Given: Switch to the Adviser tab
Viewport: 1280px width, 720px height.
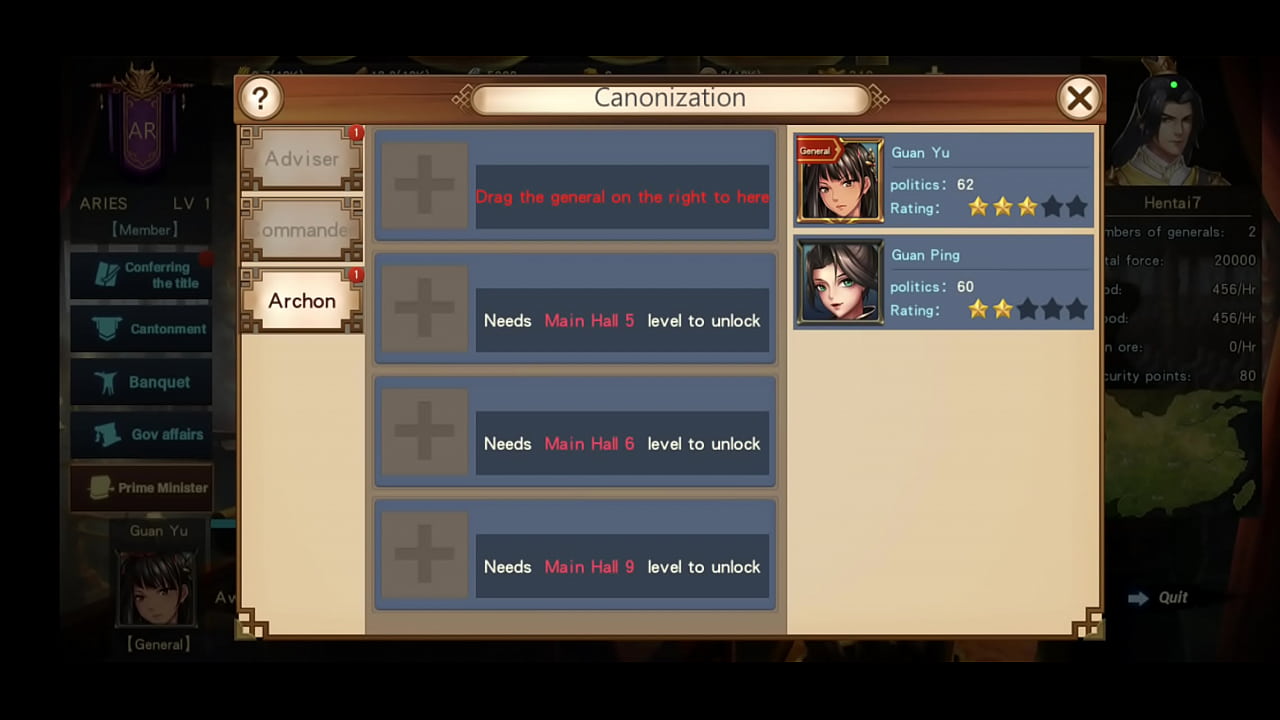Looking at the screenshot, I should 301,158.
